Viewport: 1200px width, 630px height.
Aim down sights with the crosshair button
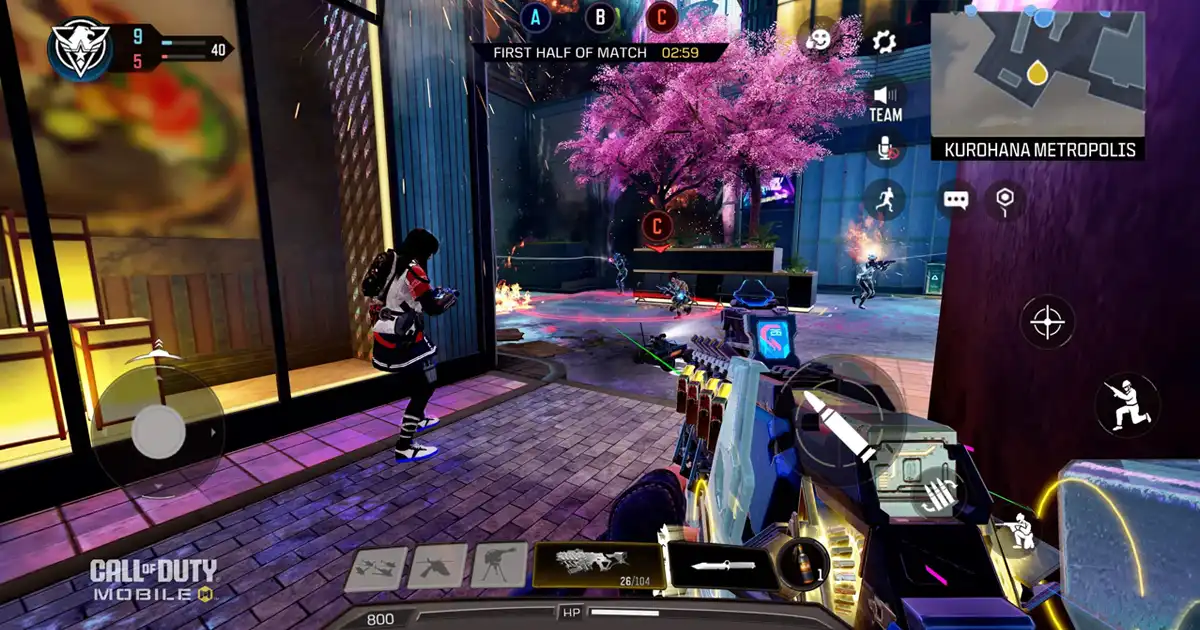1047,323
